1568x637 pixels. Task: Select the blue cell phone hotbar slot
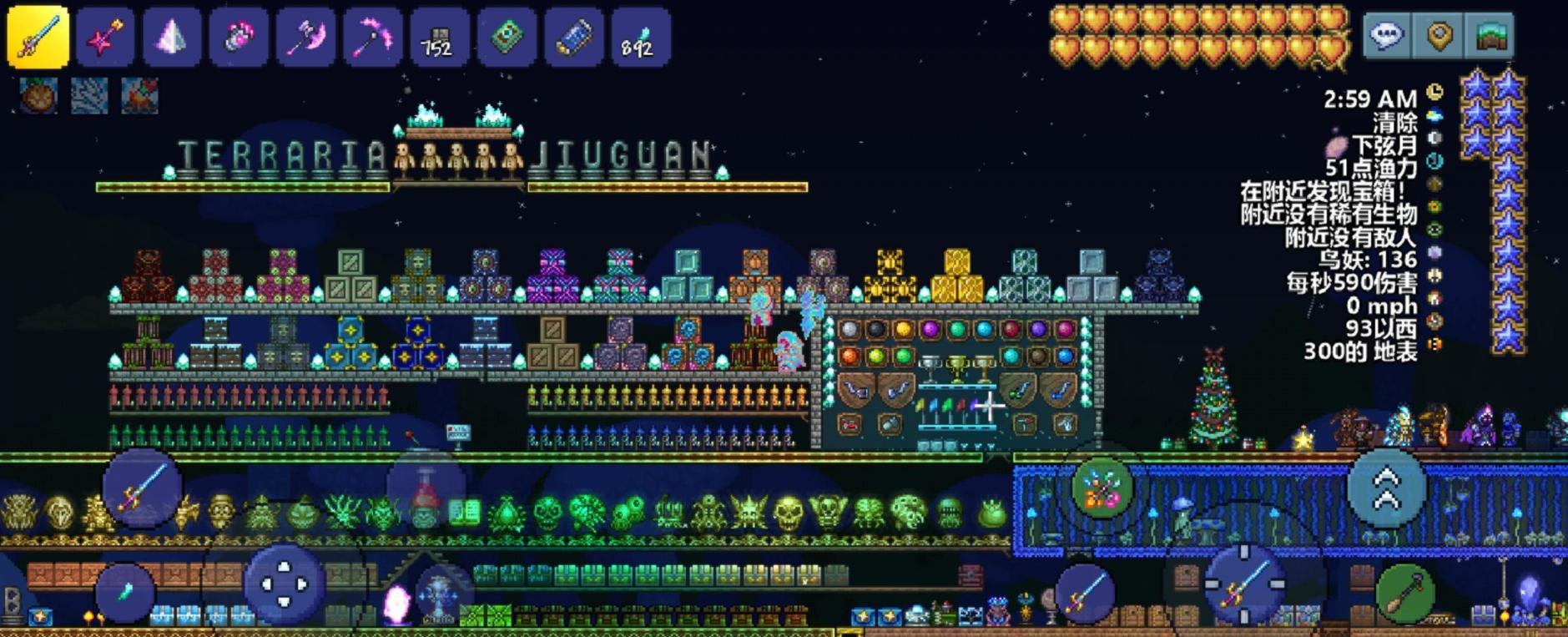coord(573,37)
